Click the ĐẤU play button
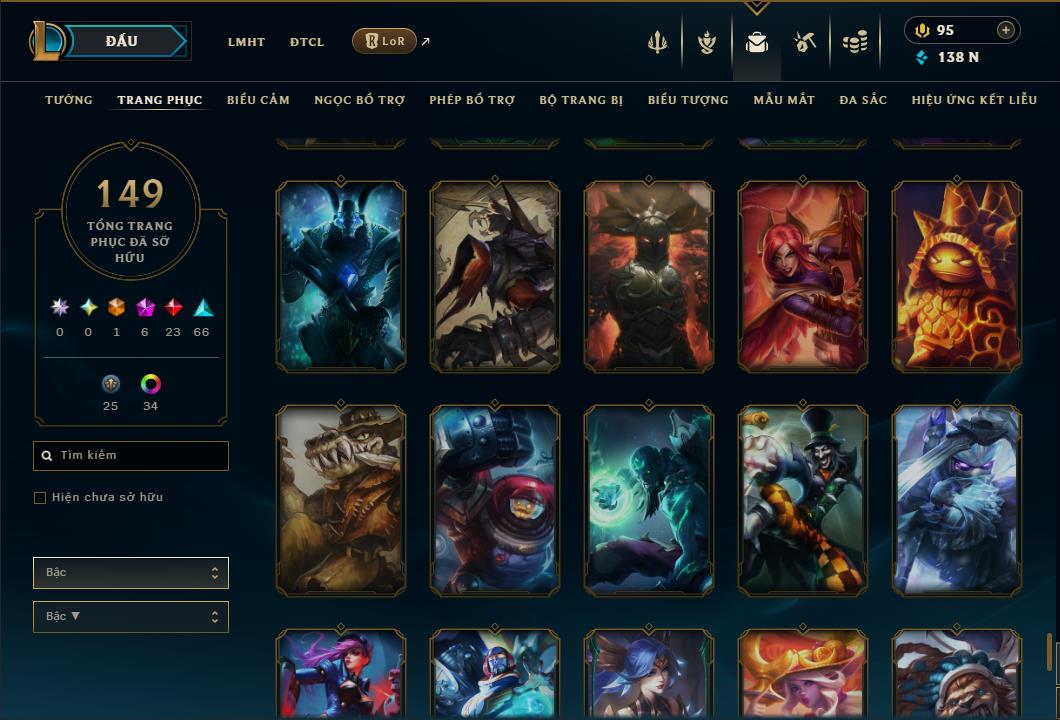The image size is (1060, 720). click(x=122, y=41)
